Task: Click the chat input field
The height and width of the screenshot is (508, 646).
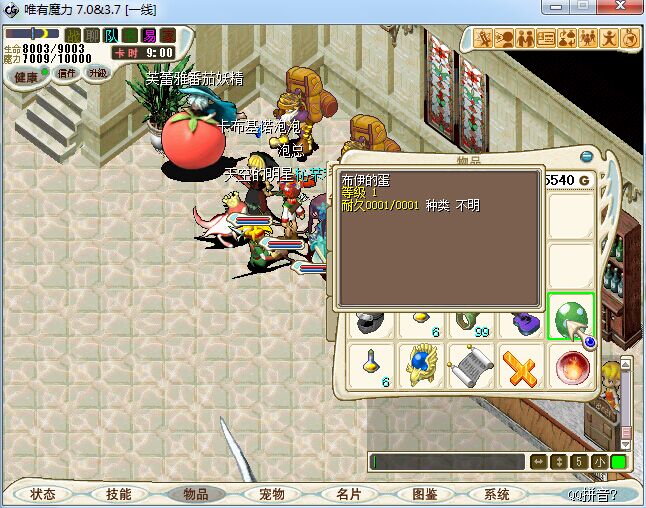Action: pyautogui.click(x=447, y=462)
